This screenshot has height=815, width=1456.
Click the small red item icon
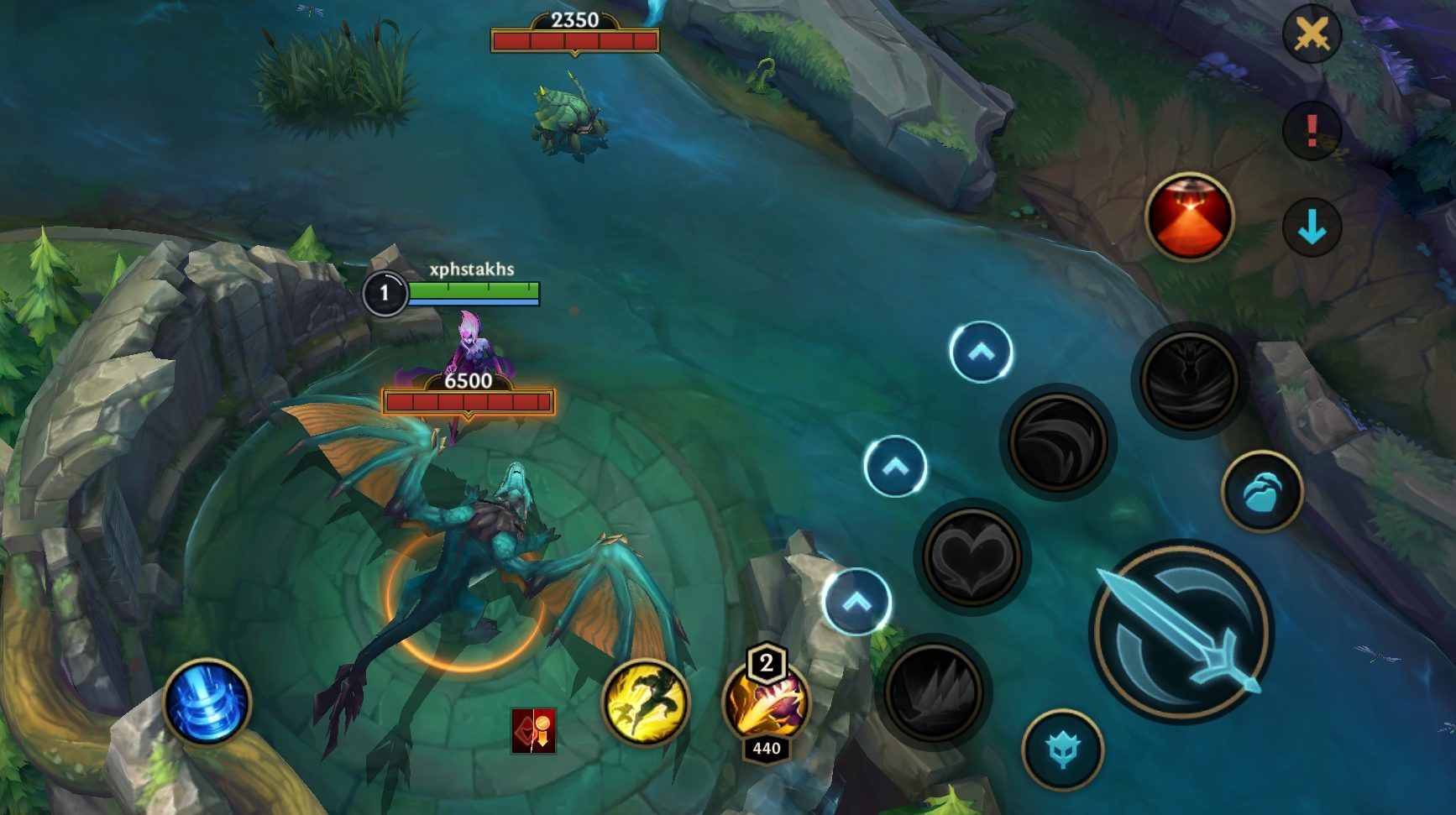(x=533, y=730)
